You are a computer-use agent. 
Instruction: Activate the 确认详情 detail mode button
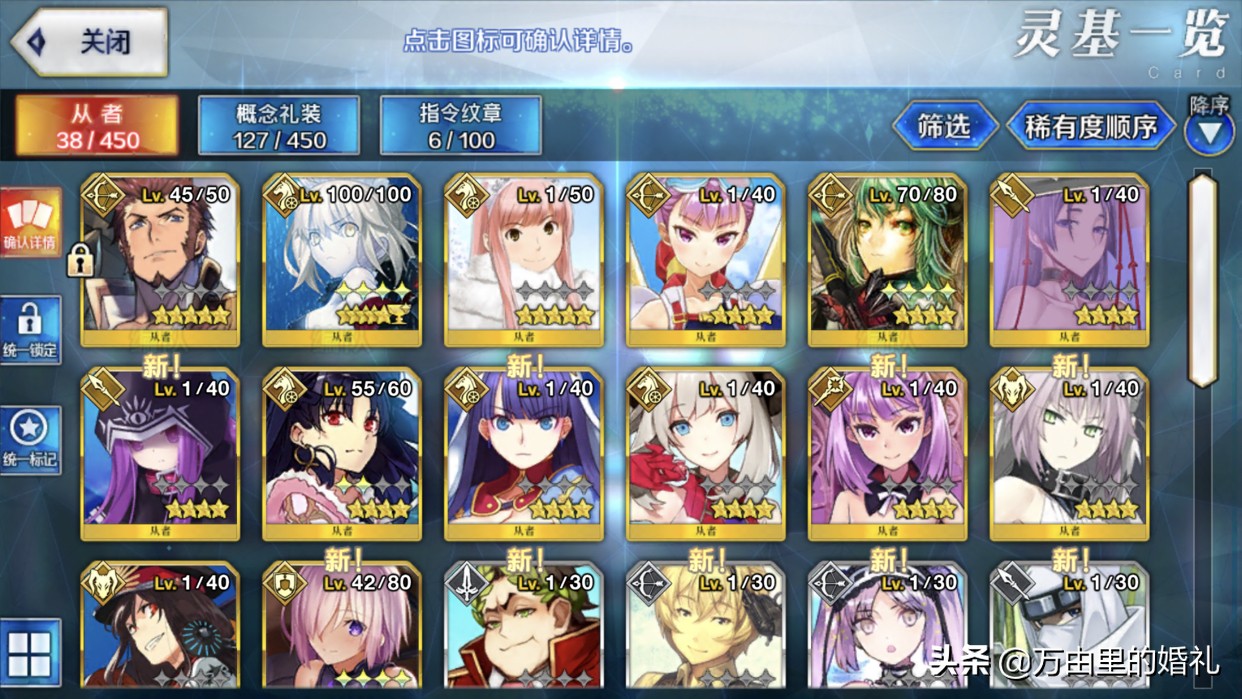(x=30, y=222)
